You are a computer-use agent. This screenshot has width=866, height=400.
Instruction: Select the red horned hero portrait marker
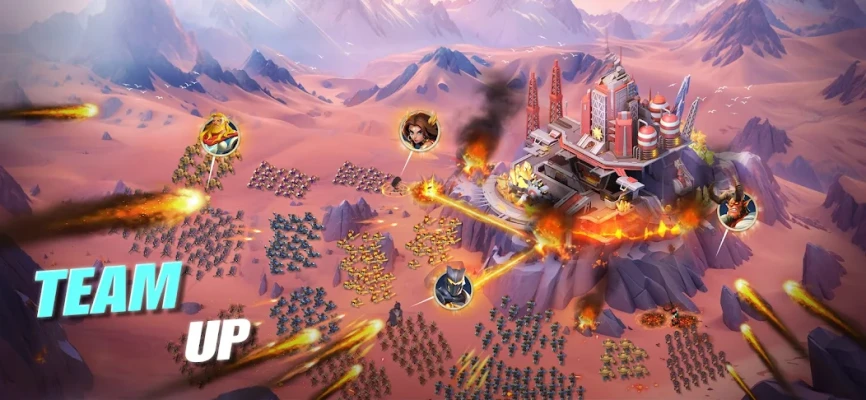[x=736, y=210]
